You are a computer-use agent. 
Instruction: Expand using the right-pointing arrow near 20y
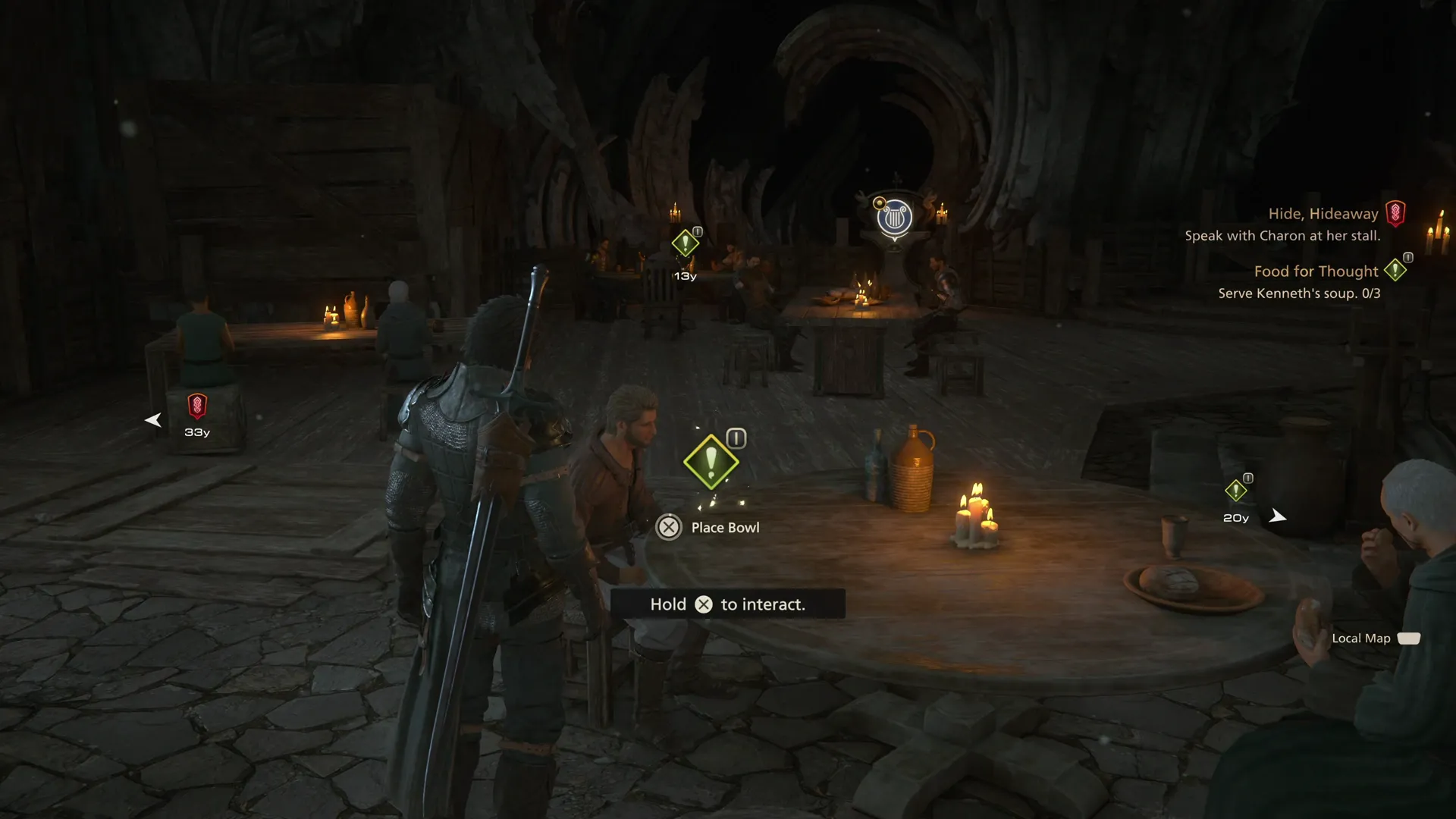click(1279, 516)
